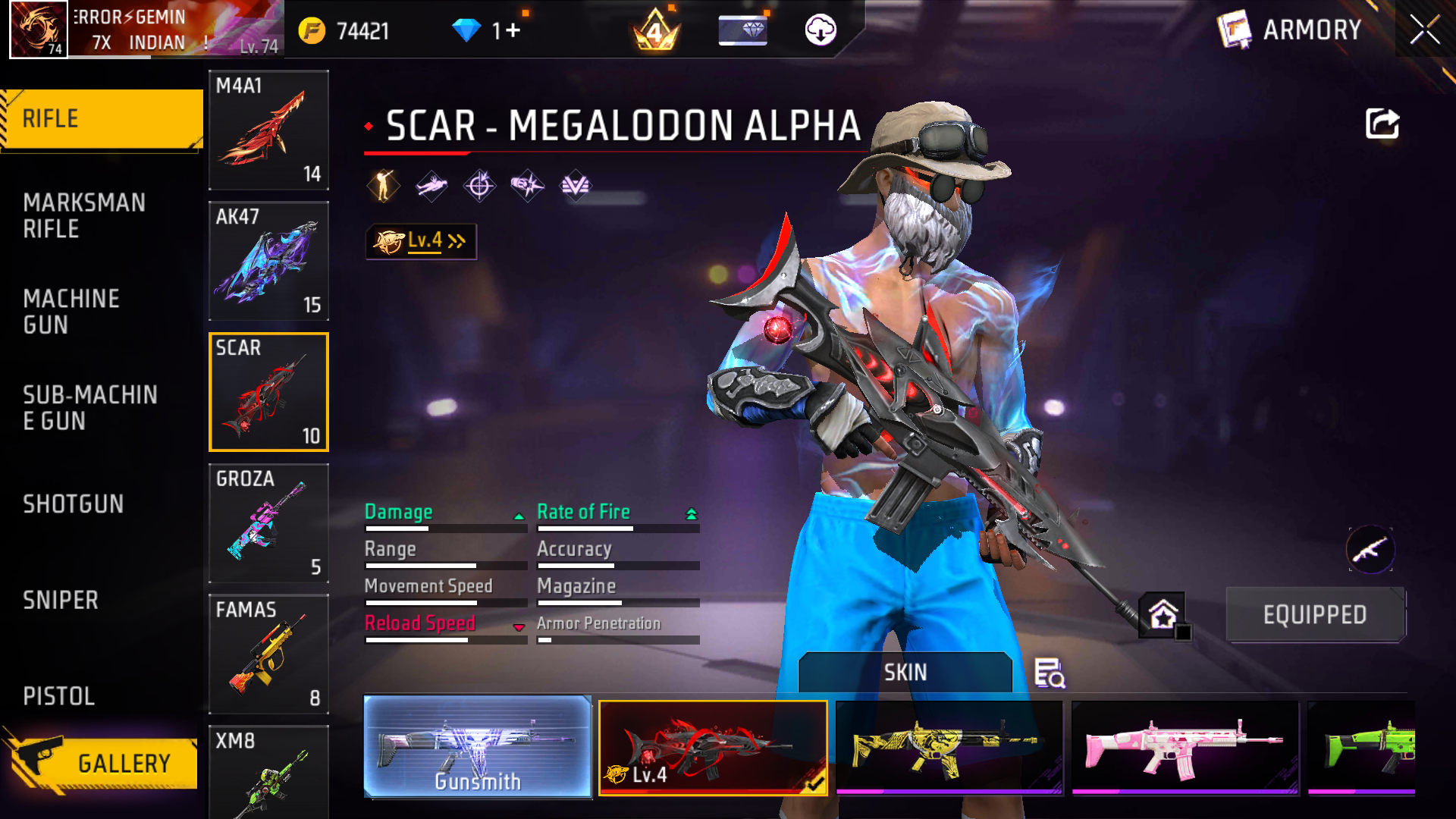This screenshot has width=1456, height=819.
Task: Select the diamond membership card icon
Action: coord(742,30)
